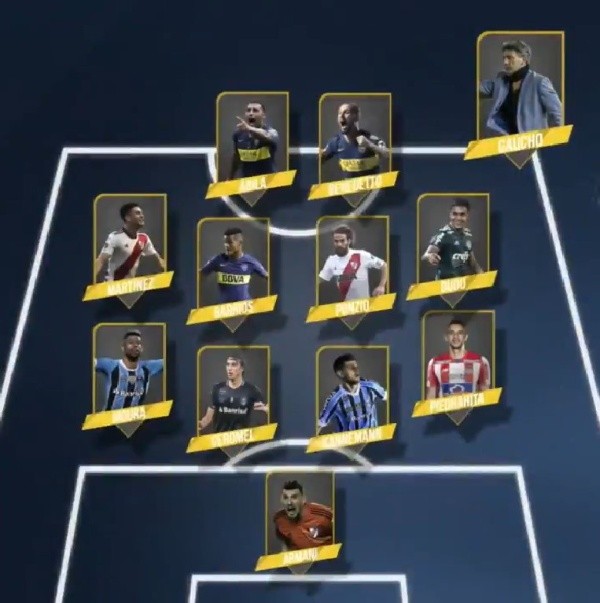This screenshot has width=600, height=603.
Task: Pick the Abila forward card
Action: [252, 143]
